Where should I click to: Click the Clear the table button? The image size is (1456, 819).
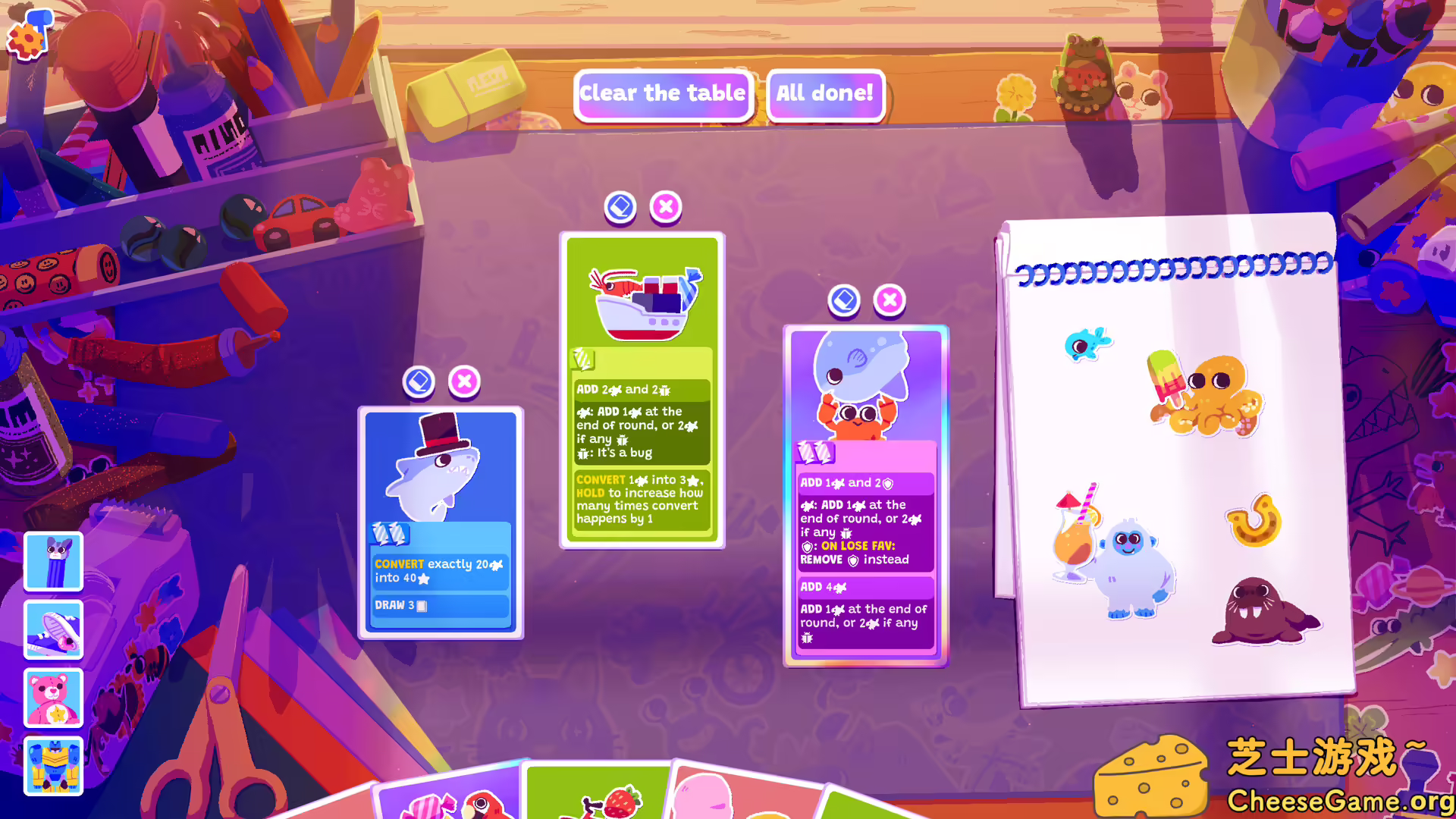click(663, 94)
